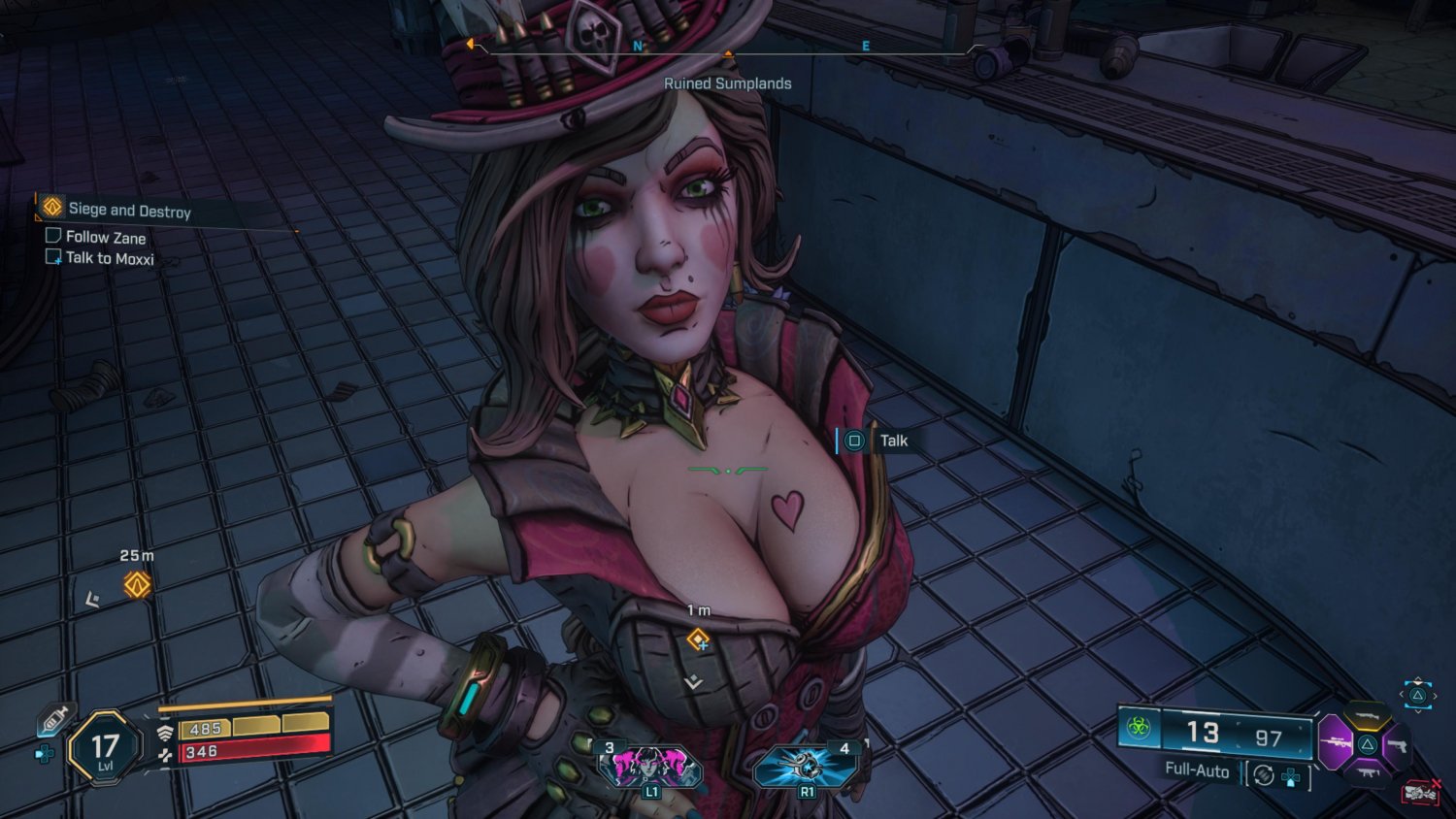The width and height of the screenshot is (1456, 819).
Task: Select the pistol slot on the weapon wheel
Action: point(1399,745)
